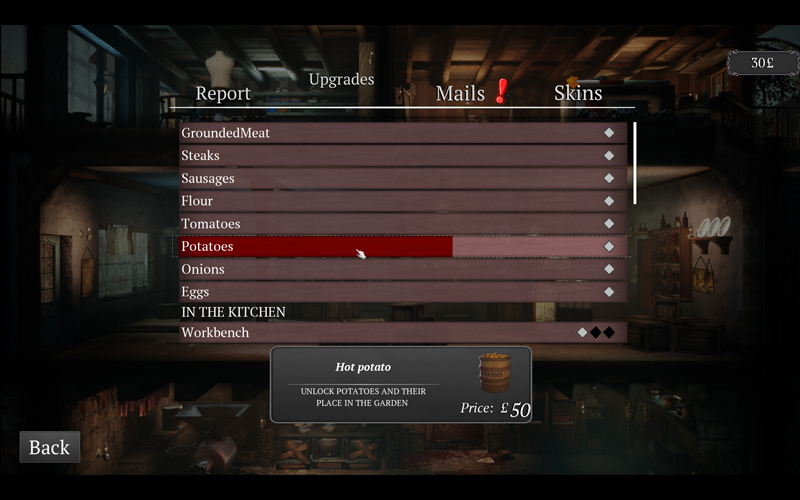Open the Upgrades tab
This screenshot has height=500, width=800.
pyautogui.click(x=341, y=80)
